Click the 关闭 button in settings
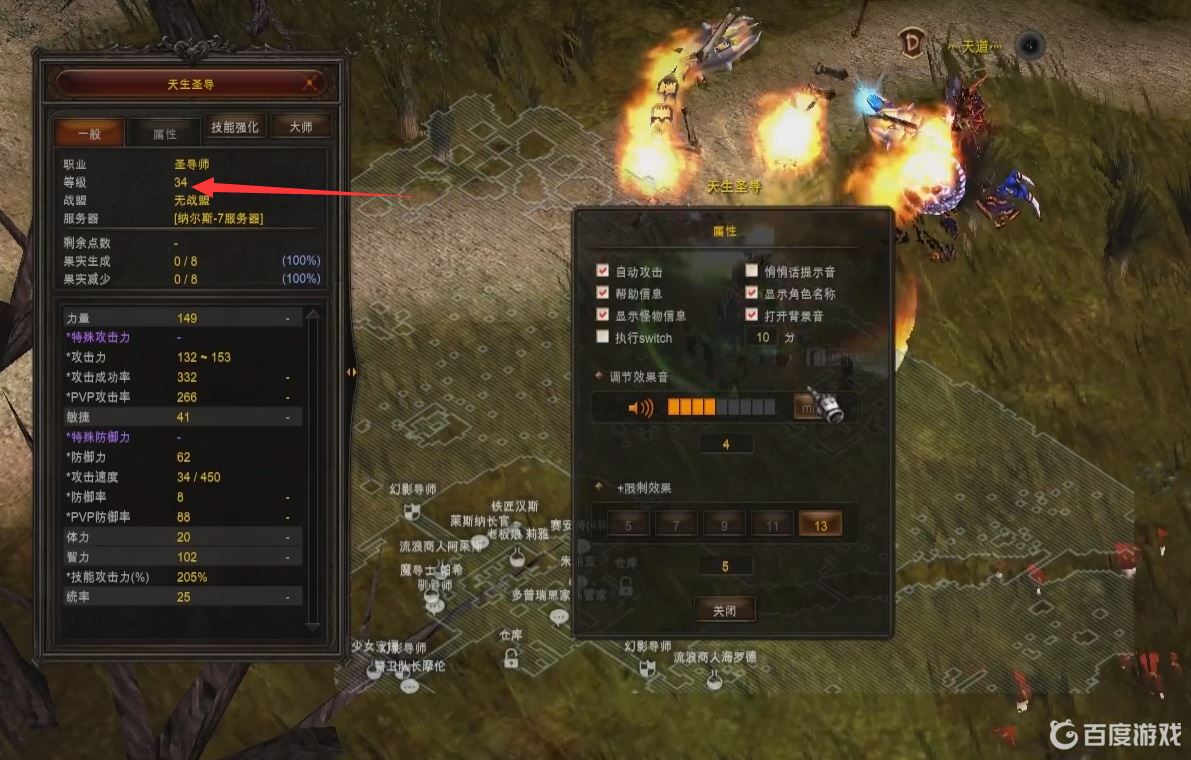This screenshot has width=1191, height=760. tap(724, 610)
